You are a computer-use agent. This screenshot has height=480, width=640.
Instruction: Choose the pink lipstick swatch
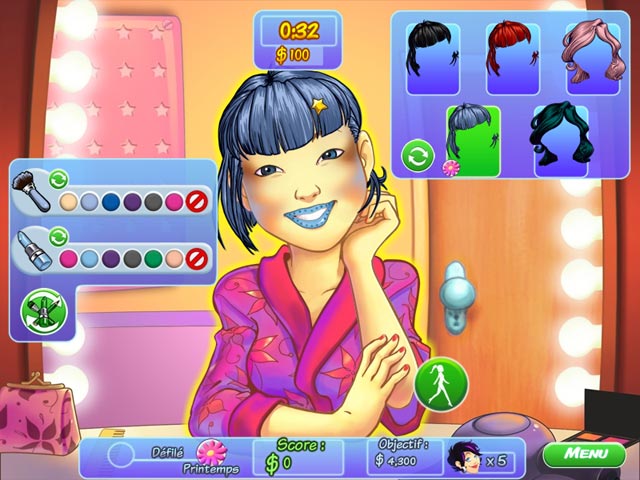tap(69, 258)
